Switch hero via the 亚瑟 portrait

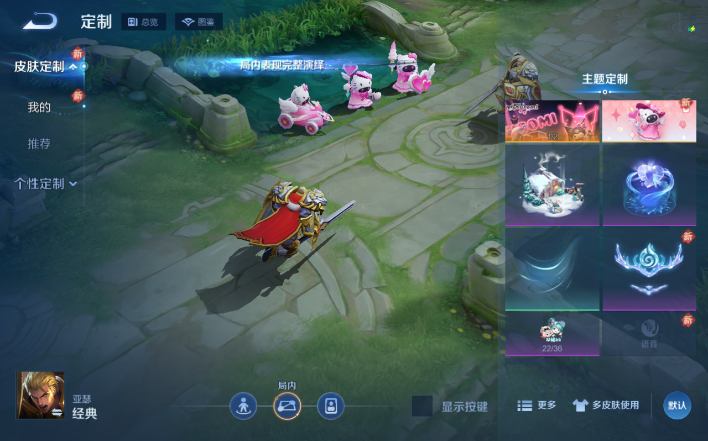tap(40, 395)
